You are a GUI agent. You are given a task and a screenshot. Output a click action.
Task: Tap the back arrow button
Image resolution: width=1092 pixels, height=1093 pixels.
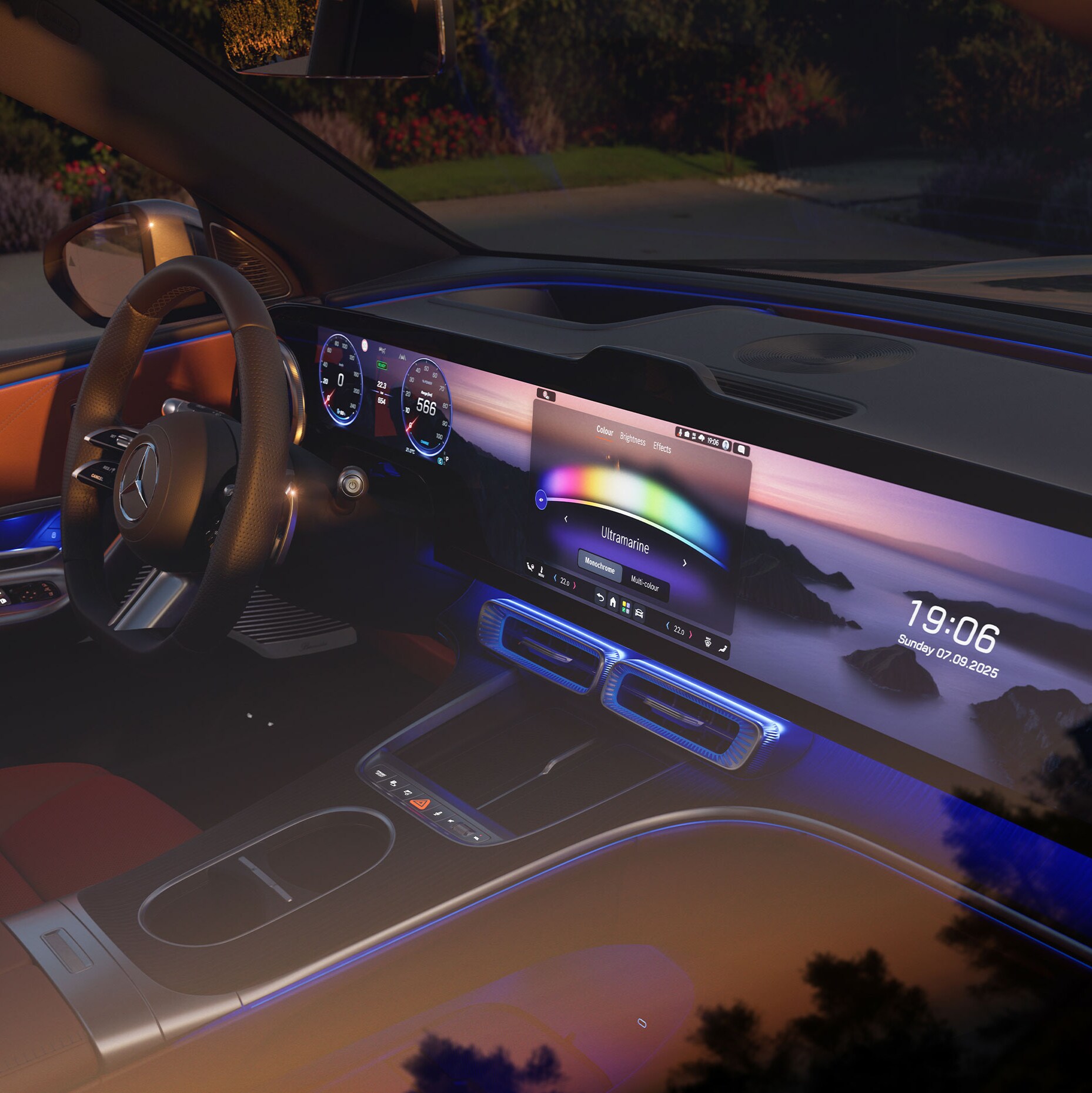point(600,598)
